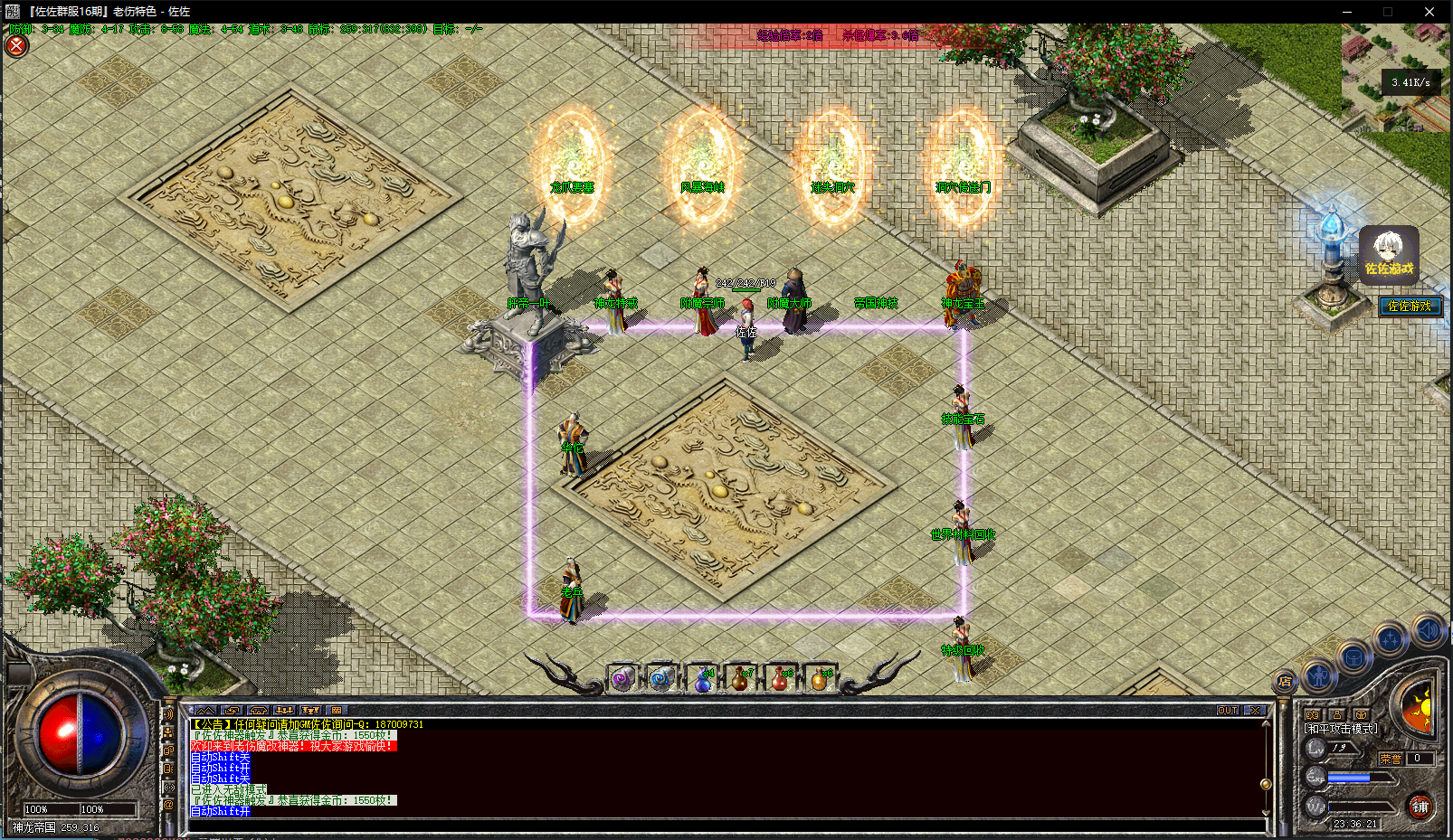Toggle sound with the speaker icon

point(1428,629)
